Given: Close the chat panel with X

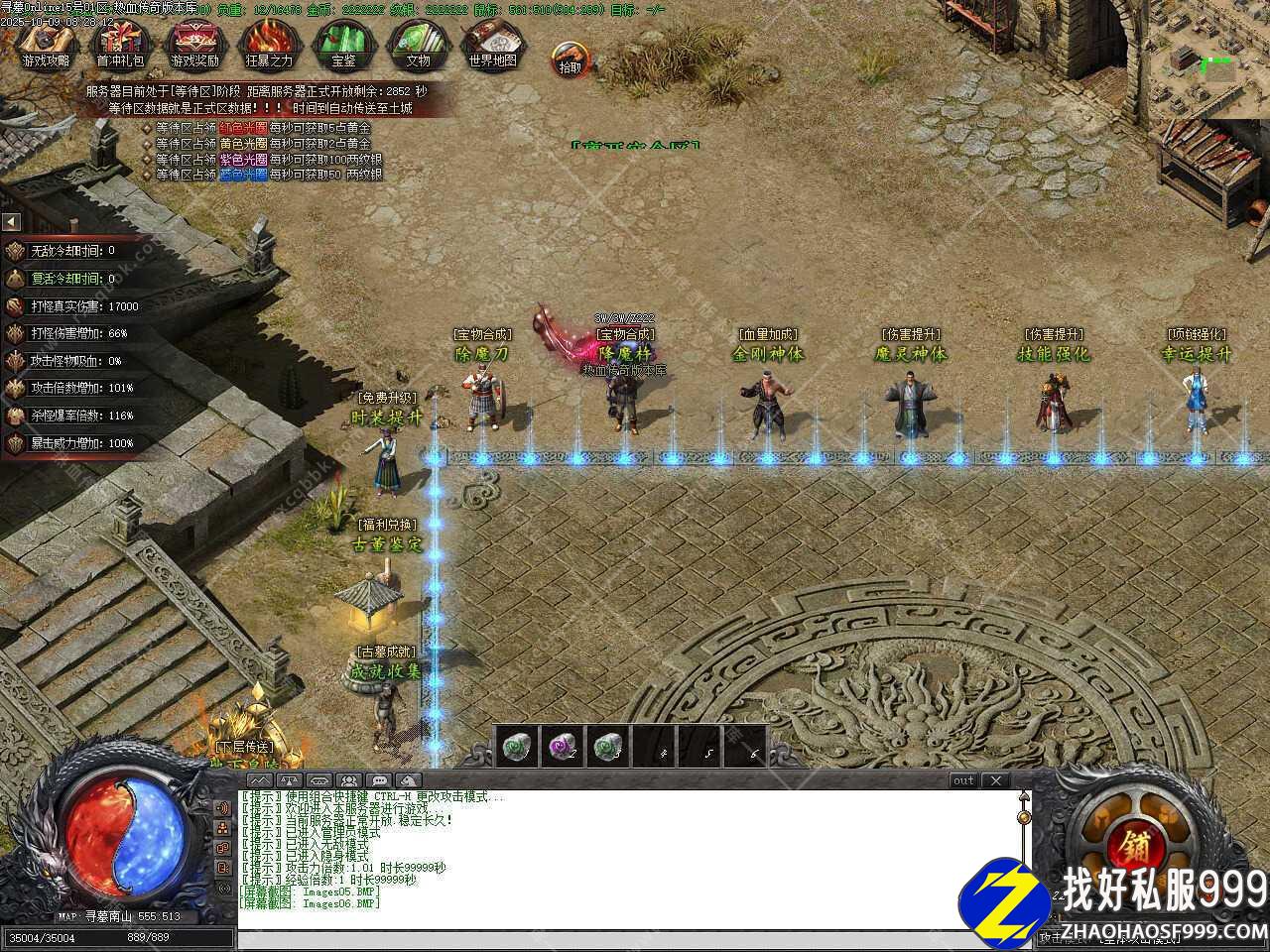Looking at the screenshot, I should [995, 780].
